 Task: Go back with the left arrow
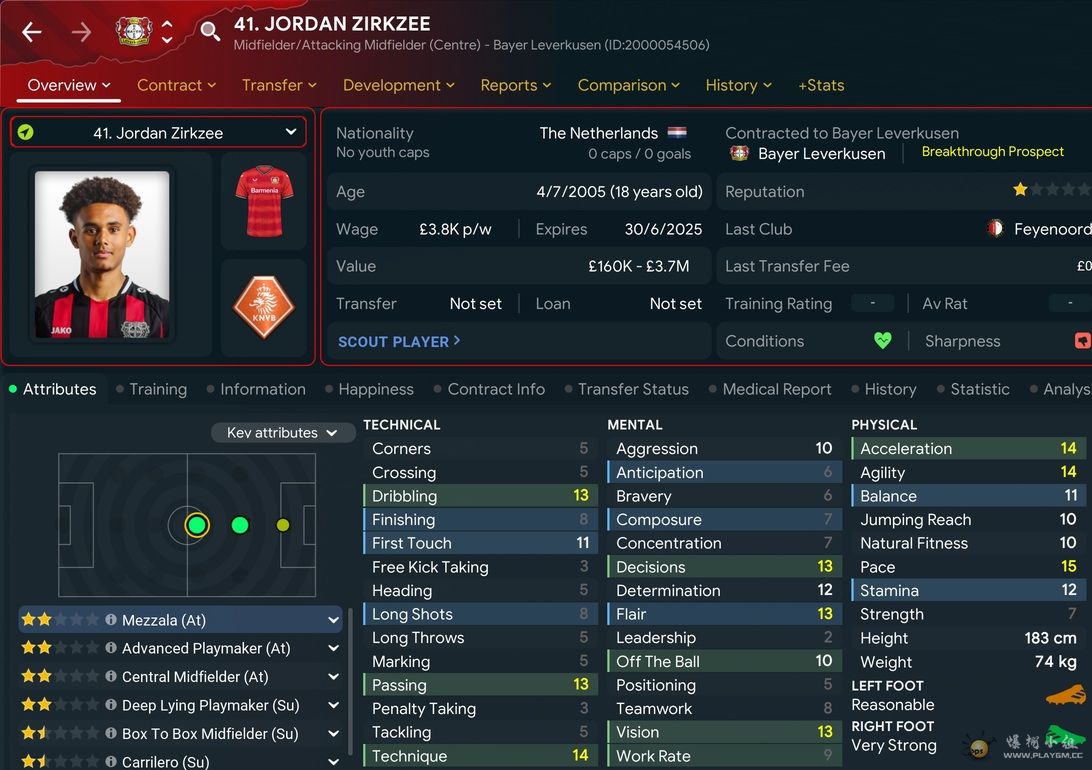[32, 32]
